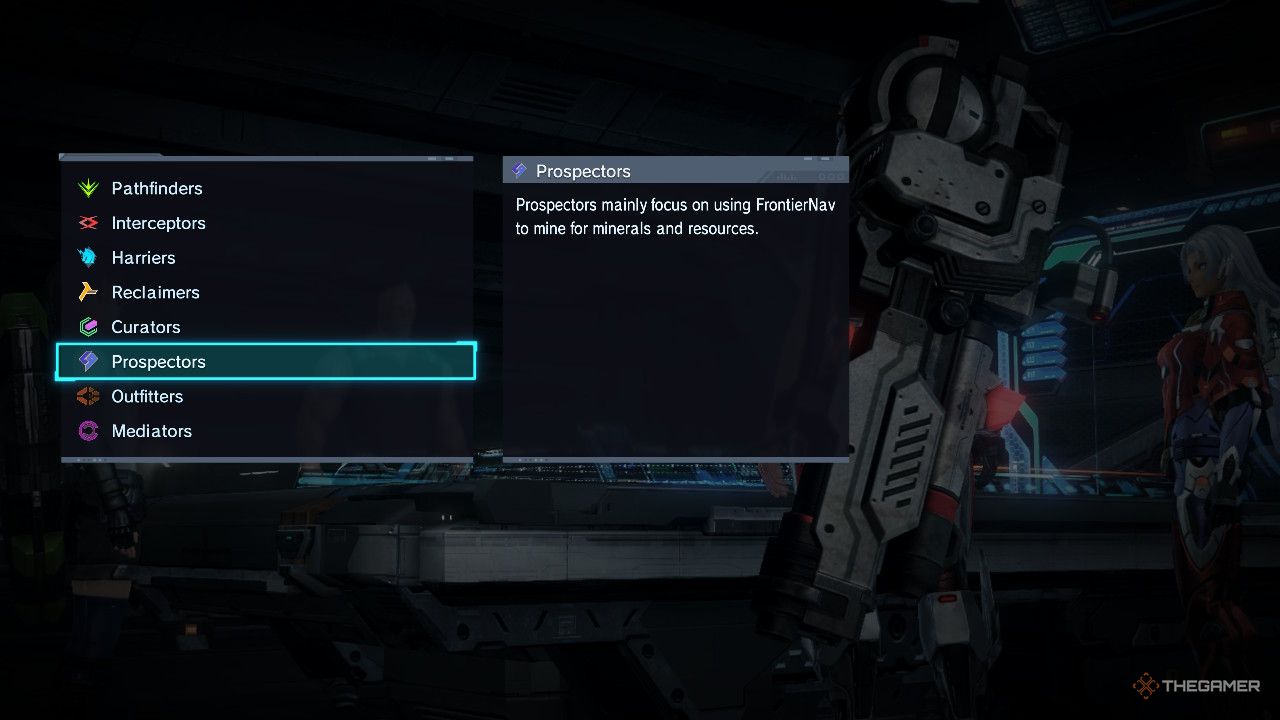The height and width of the screenshot is (720, 1280).
Task: Pick Harriers from the division list
Action: click(143, 258)
